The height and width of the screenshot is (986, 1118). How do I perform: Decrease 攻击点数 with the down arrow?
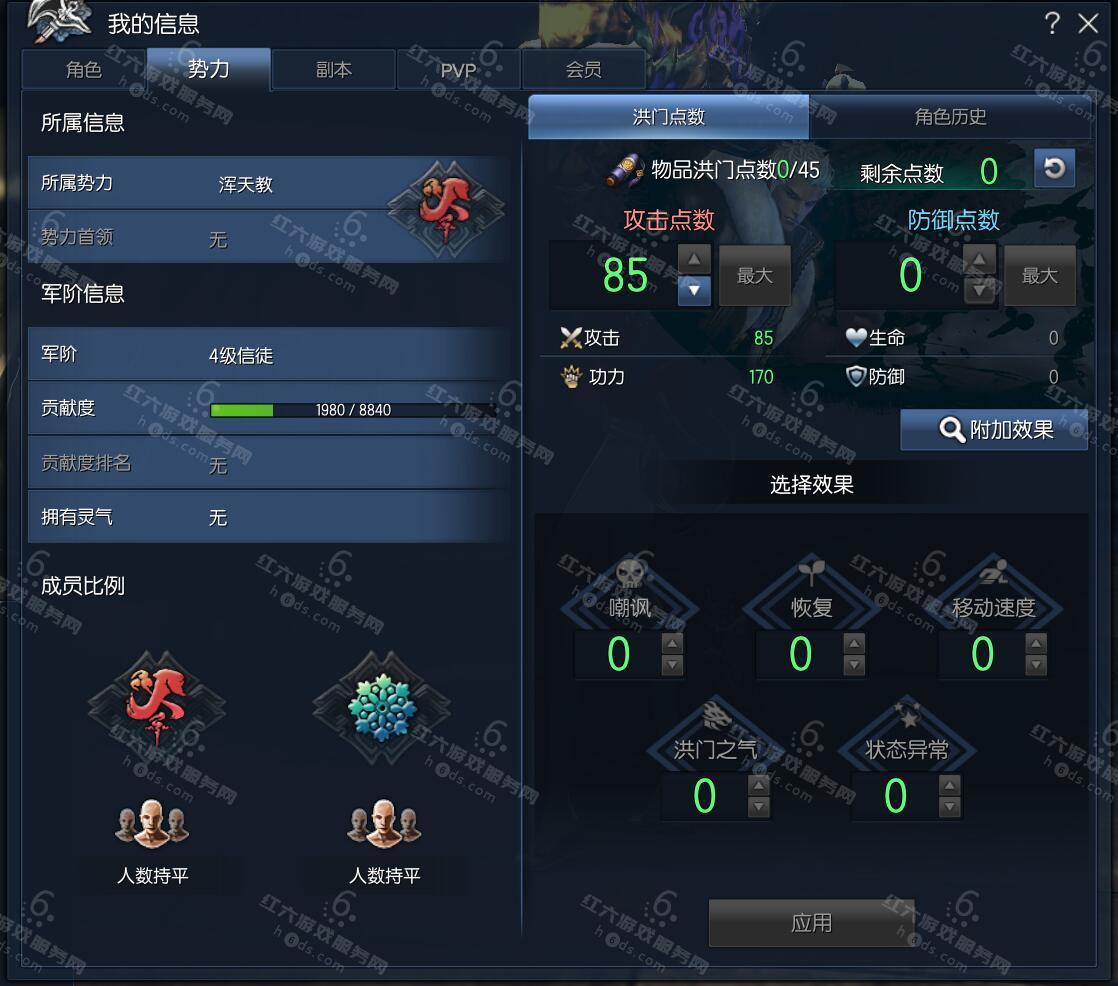click(694, 291)
